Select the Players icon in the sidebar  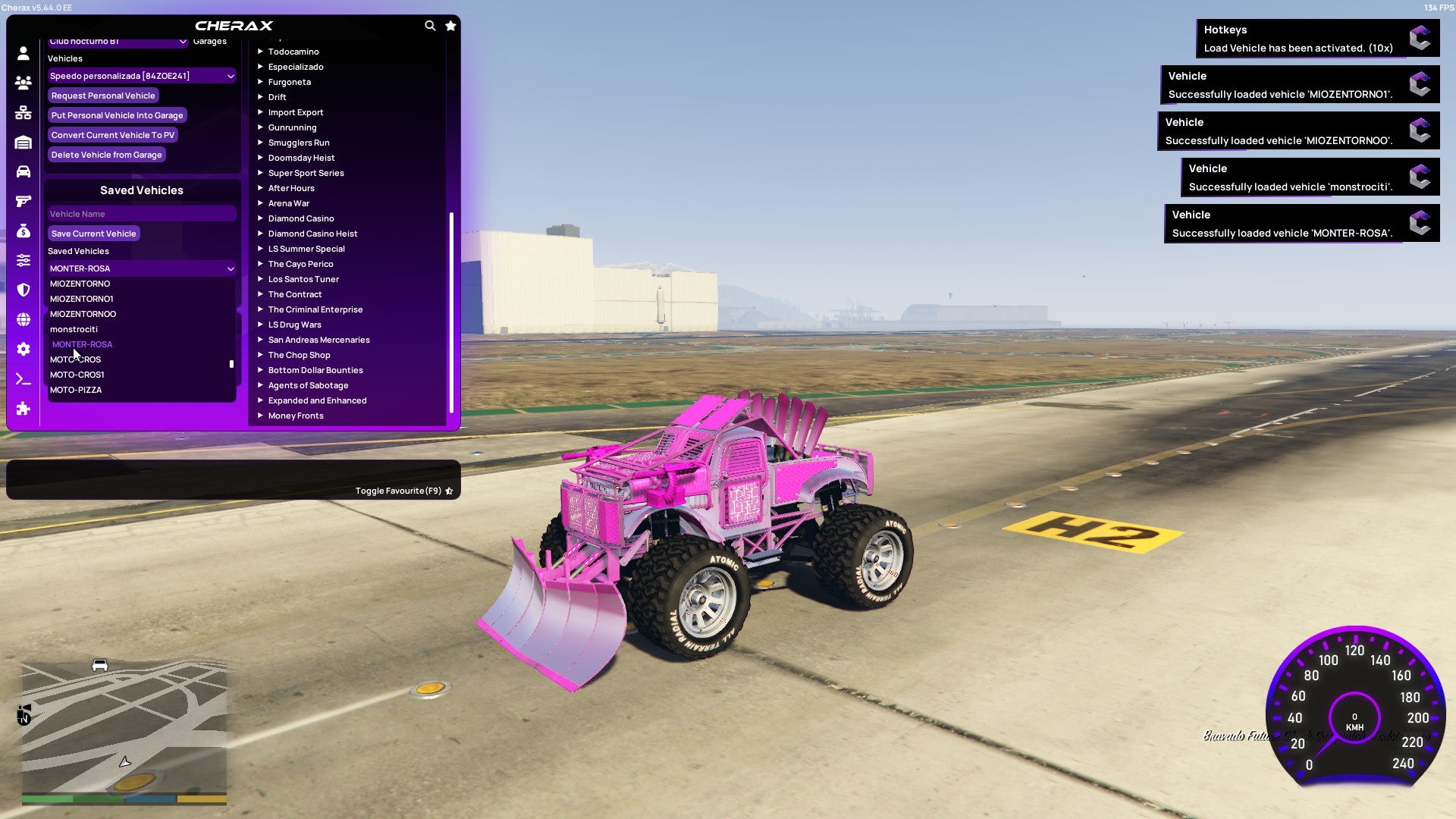[23, 83]
